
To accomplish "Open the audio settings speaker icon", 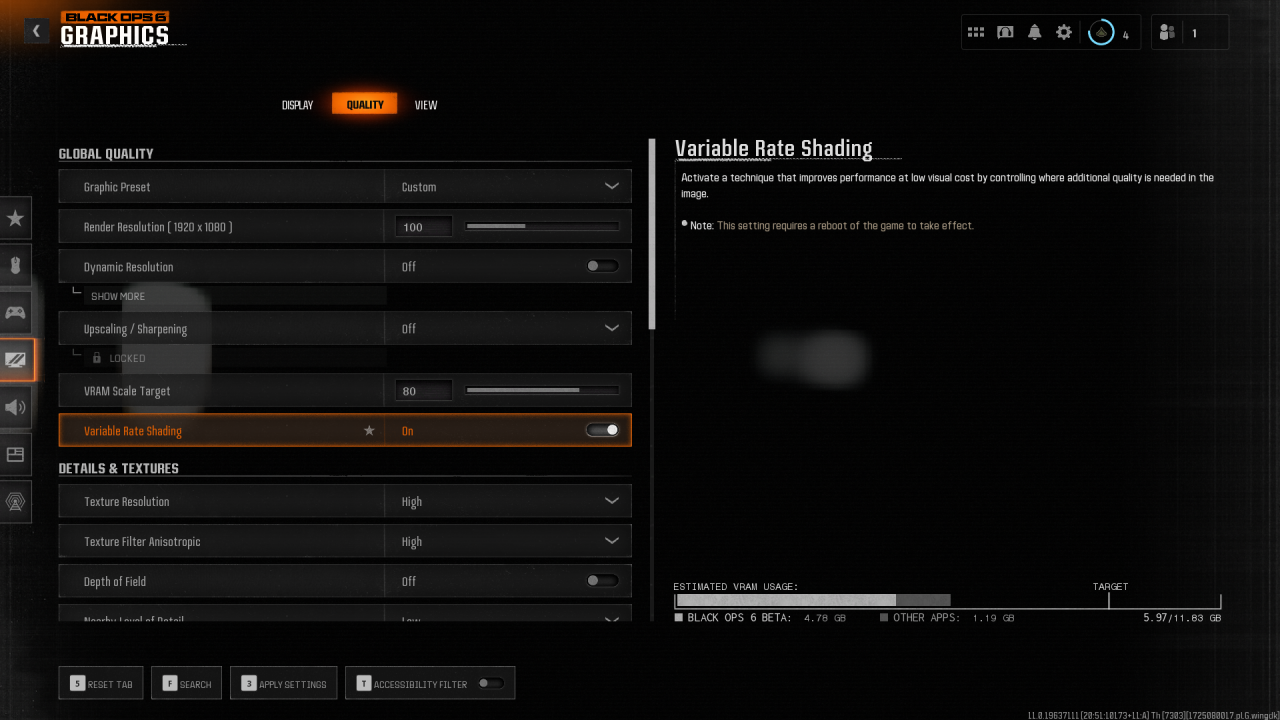I will [15, 406].
